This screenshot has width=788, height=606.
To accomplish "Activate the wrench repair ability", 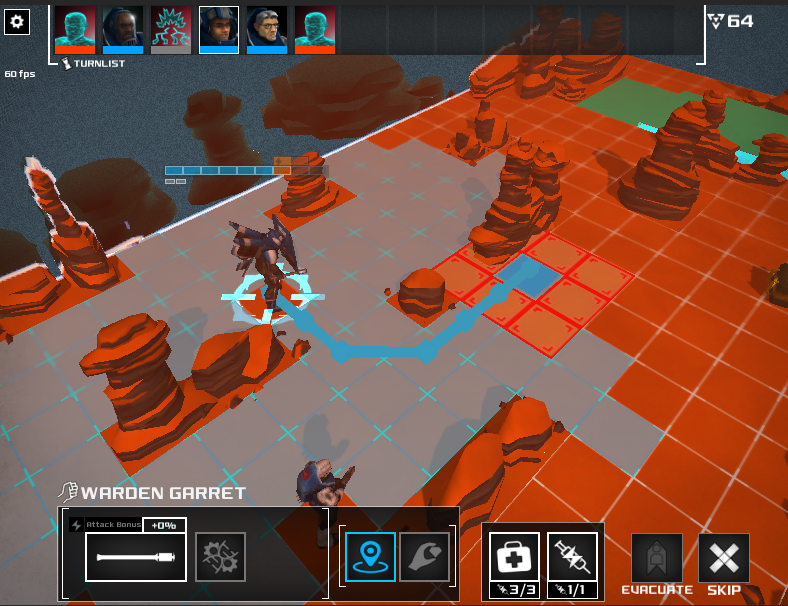I will [x=424, y=556].
